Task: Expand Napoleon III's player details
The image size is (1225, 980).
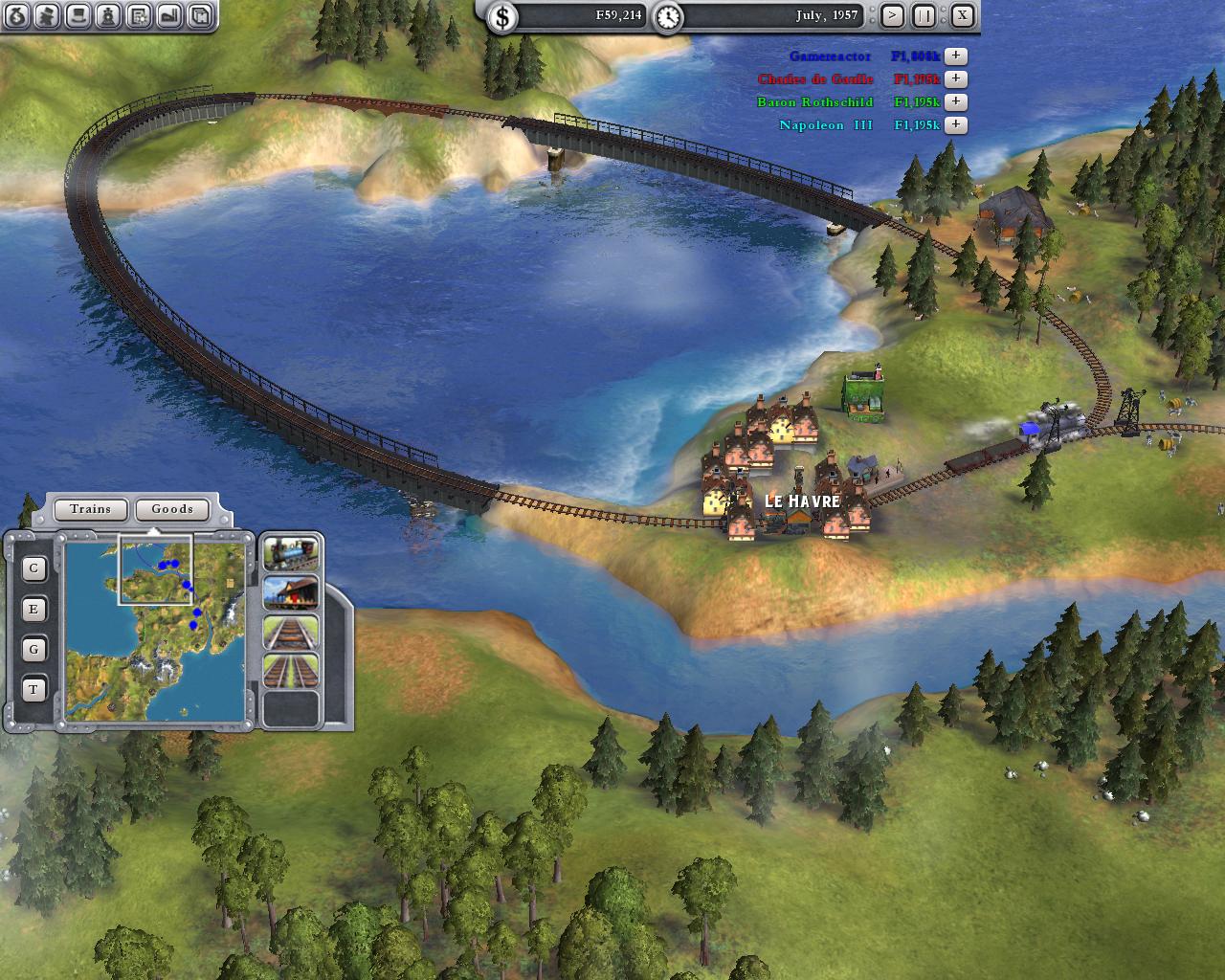Action: tap(955, 125)
